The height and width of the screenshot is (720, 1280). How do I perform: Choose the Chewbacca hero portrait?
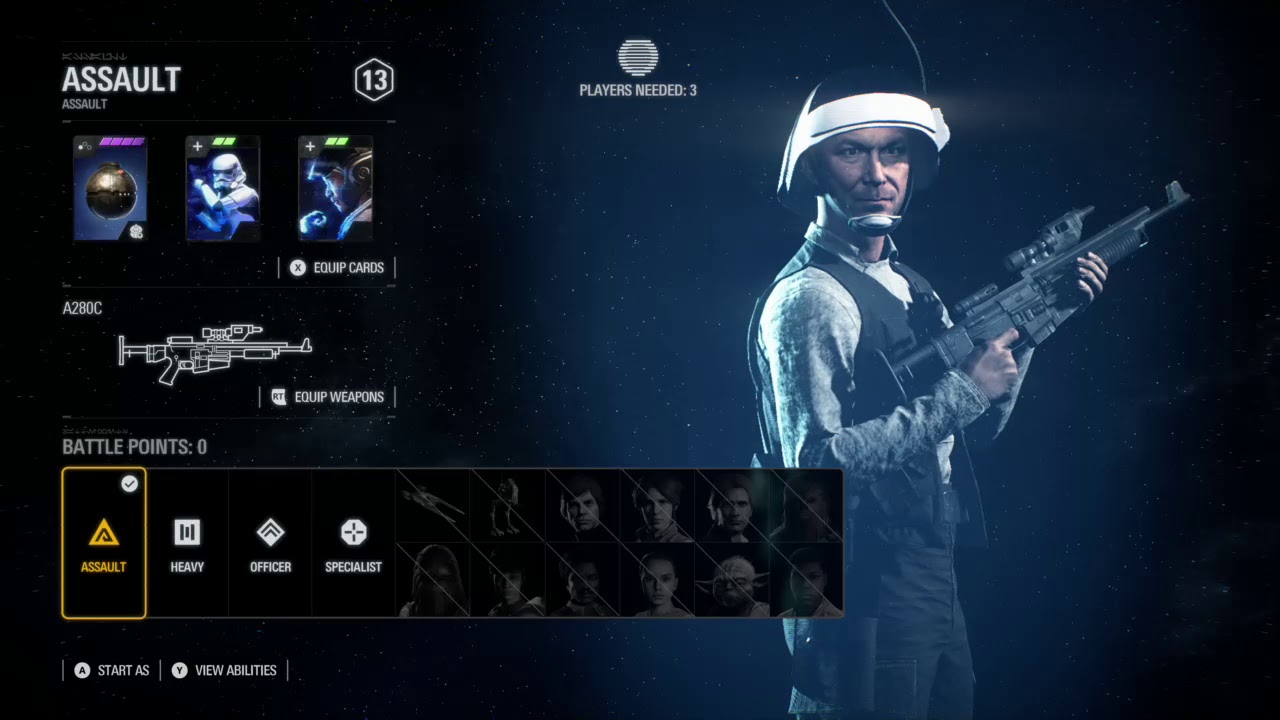point(434,581)
